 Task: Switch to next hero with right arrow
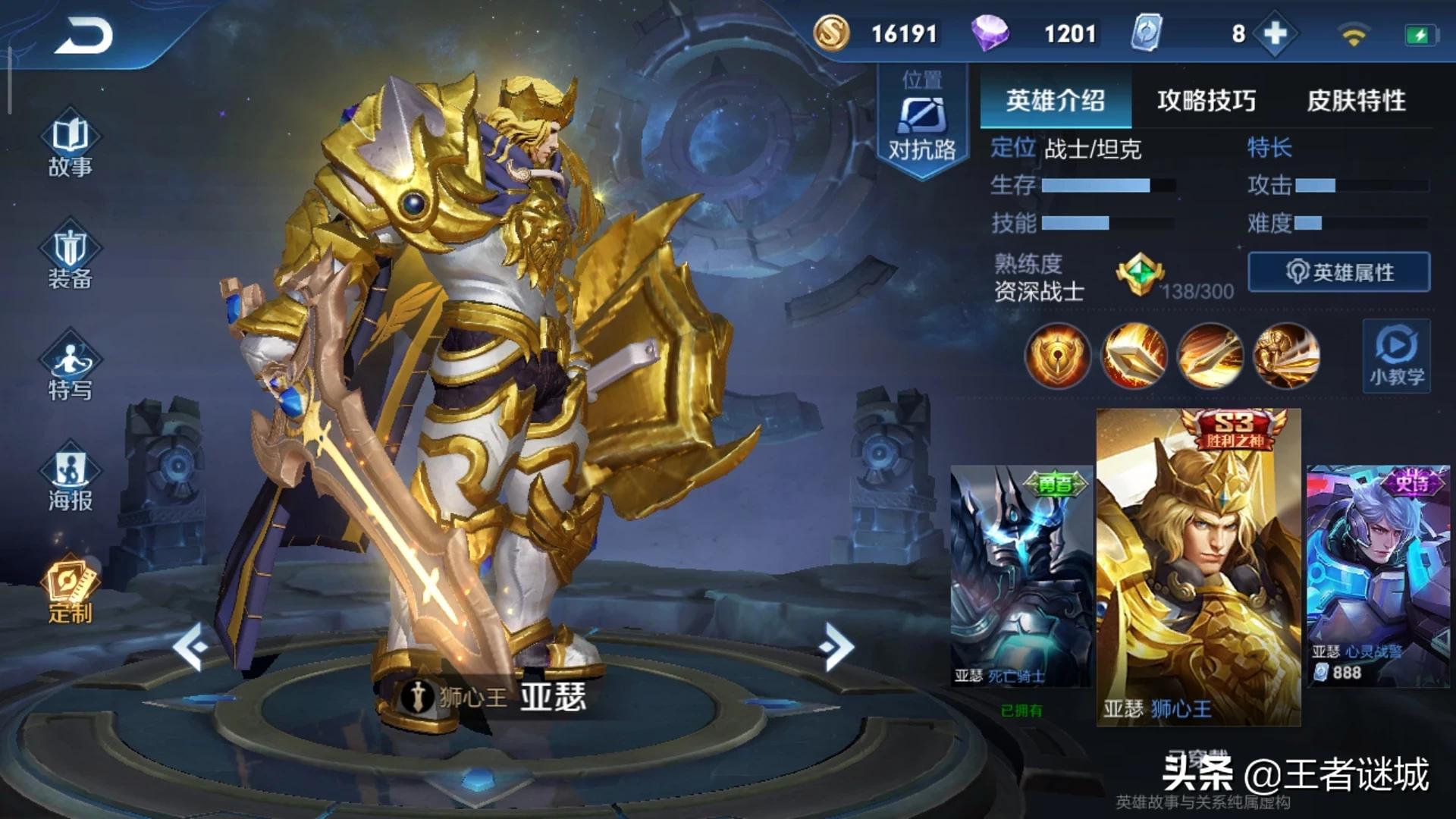(836, 646)
